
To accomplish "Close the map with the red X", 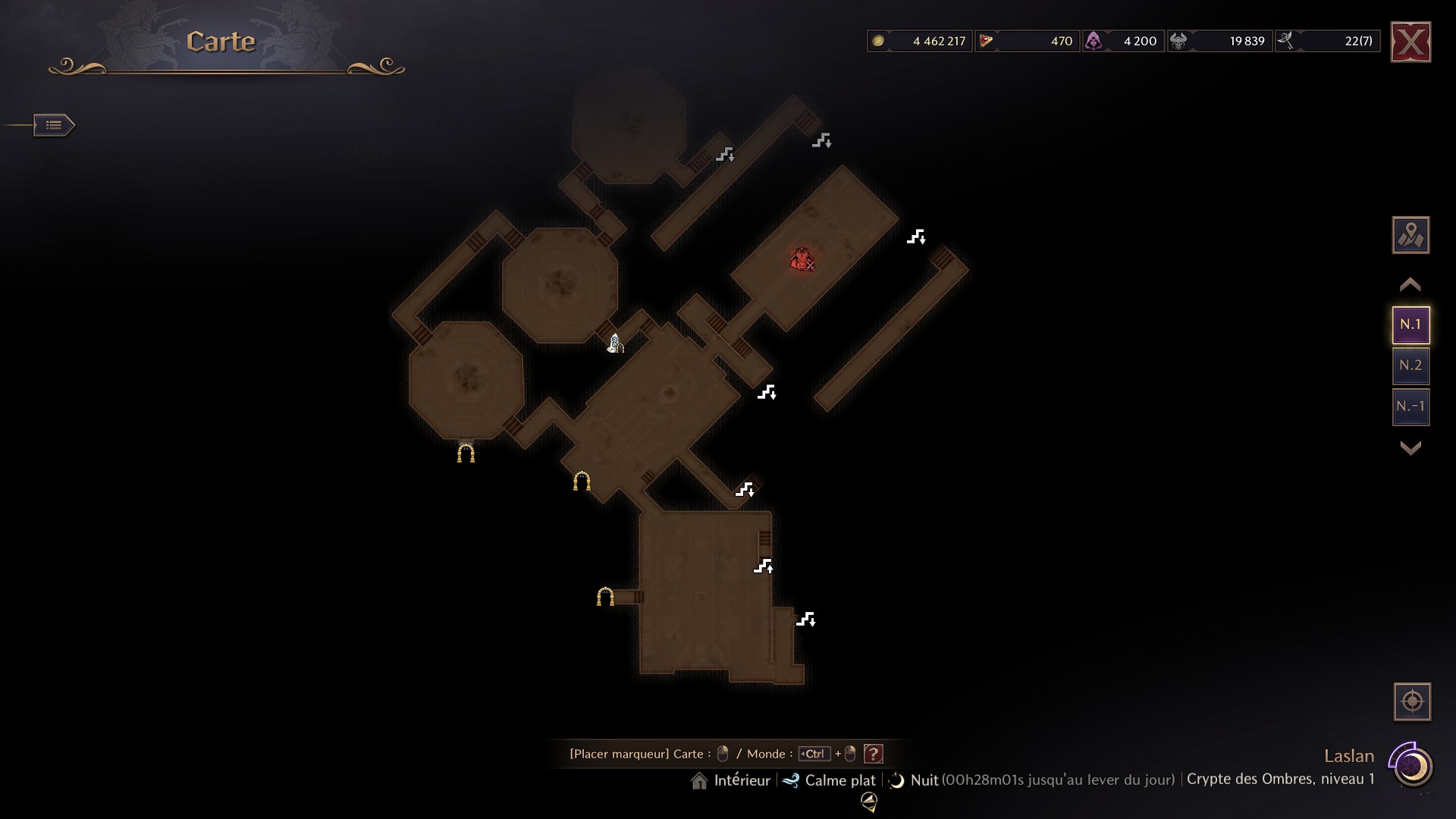I will [x=1410, y=42].
